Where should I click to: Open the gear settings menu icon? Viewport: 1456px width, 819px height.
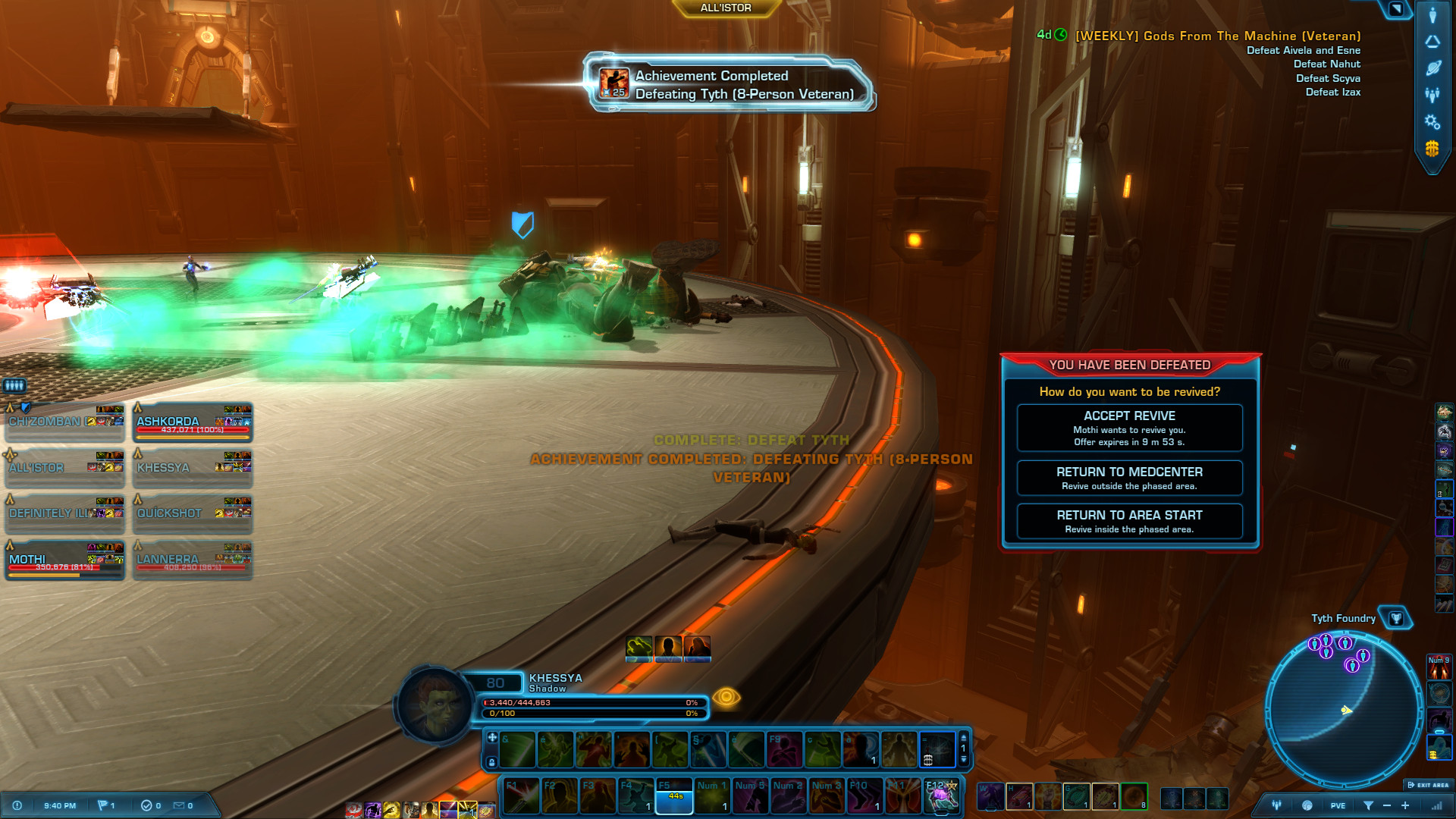[1432, 121]
